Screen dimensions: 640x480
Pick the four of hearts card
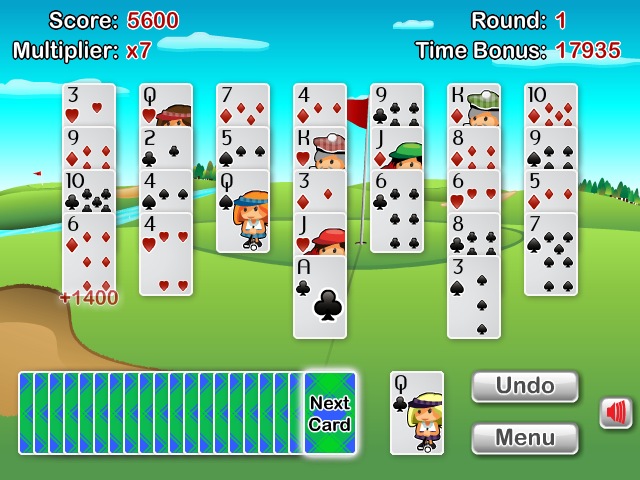(x=166, y=254)
